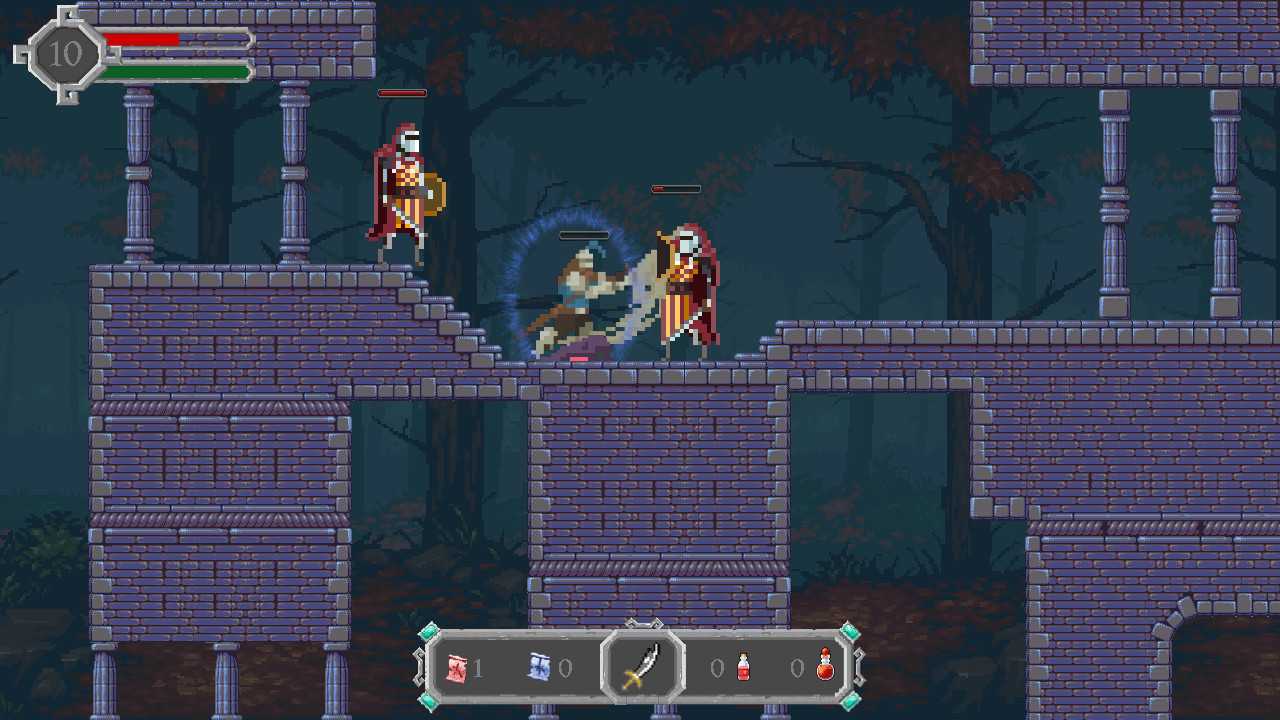Select the blue frost scroll item
Screen dimensions: 1280x720
[539, 668]
